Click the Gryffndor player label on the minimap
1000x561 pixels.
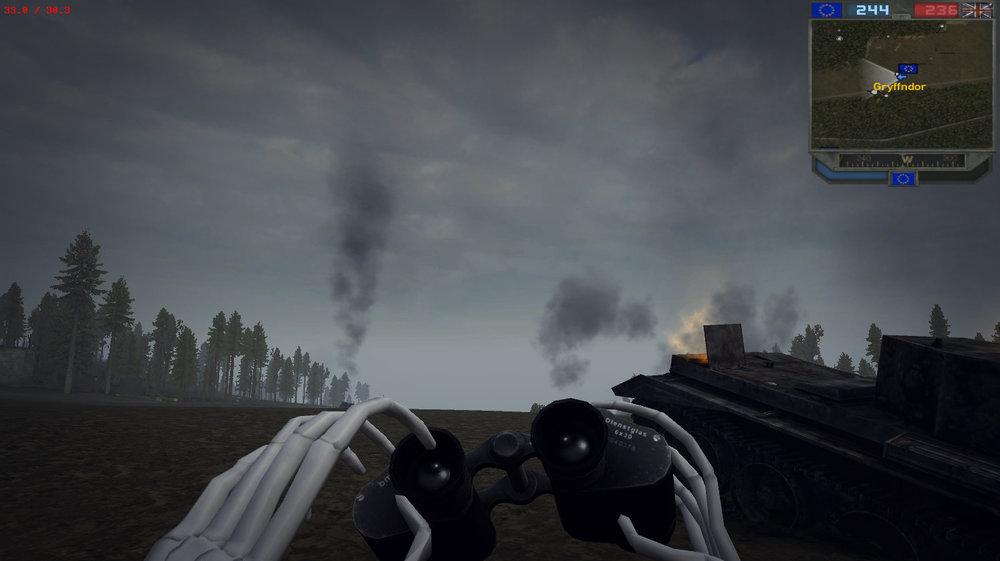(x=899, y=87)
